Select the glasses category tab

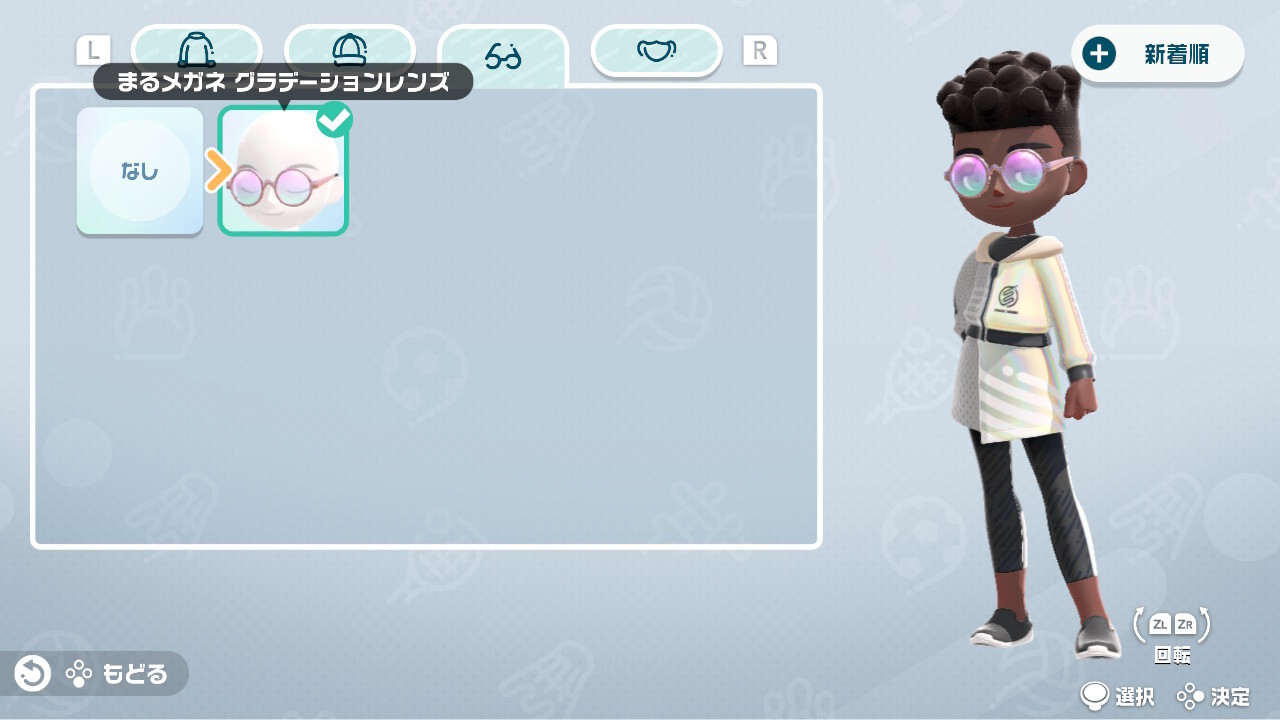tap(503, 54)
